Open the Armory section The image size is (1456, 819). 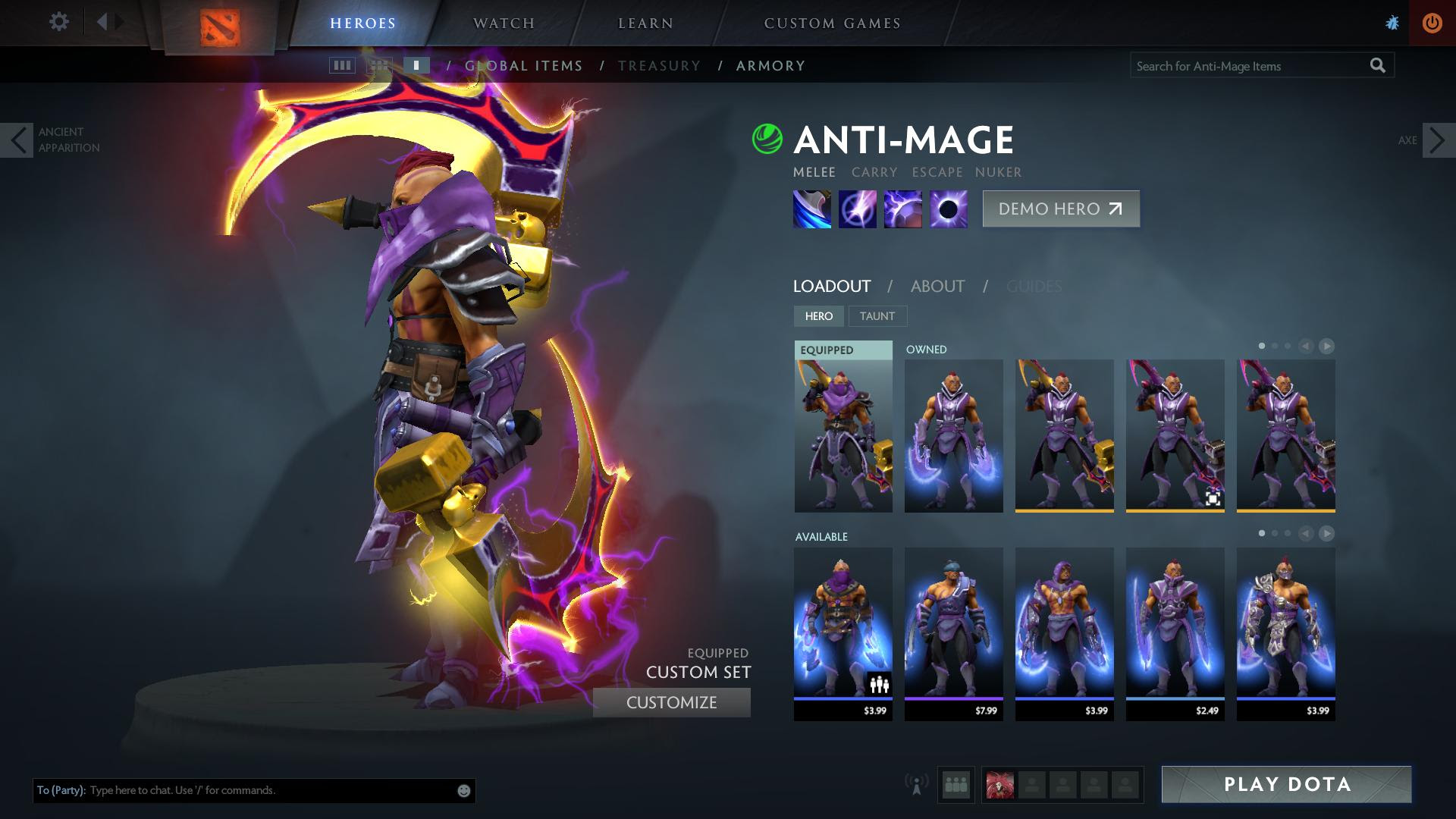coord(770,66)
